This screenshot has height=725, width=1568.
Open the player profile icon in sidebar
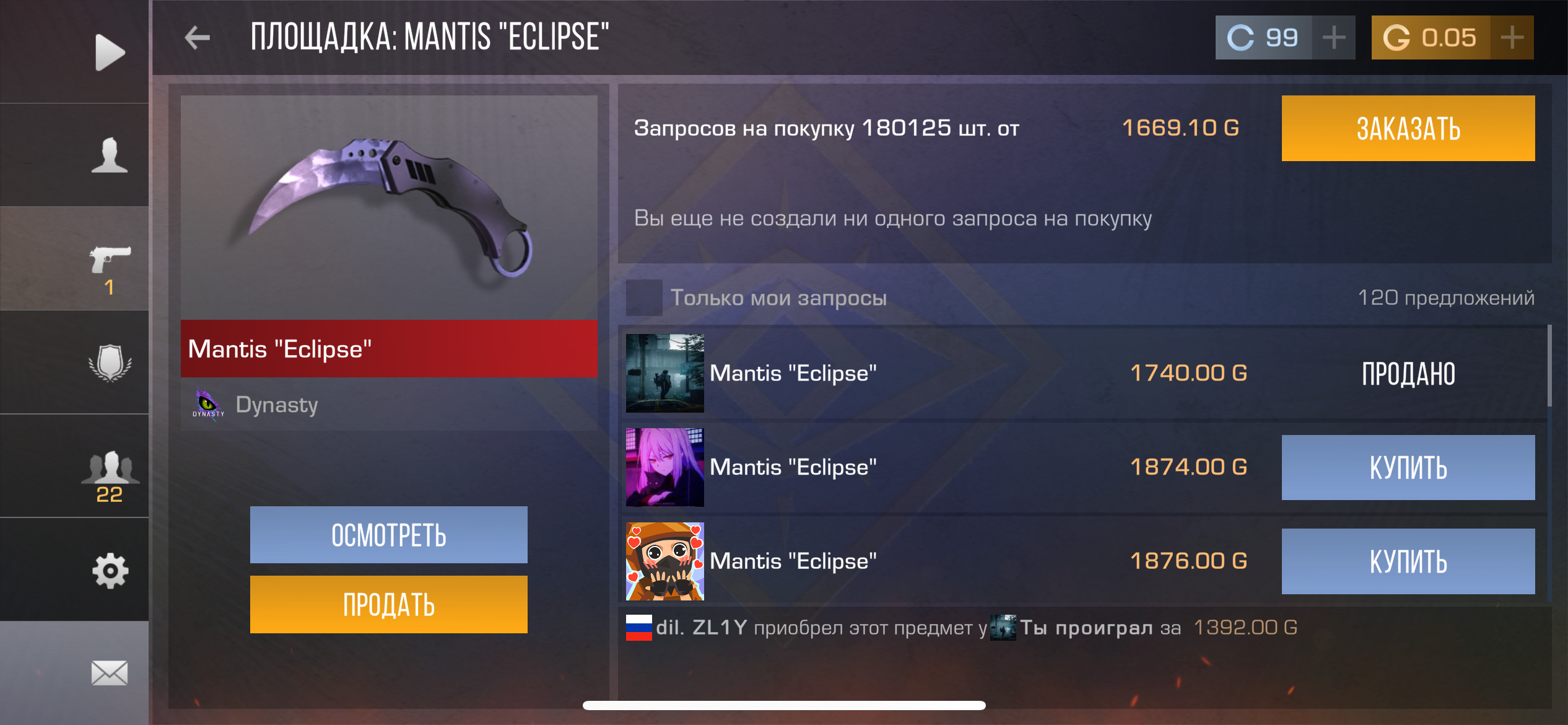click(110, 155)
